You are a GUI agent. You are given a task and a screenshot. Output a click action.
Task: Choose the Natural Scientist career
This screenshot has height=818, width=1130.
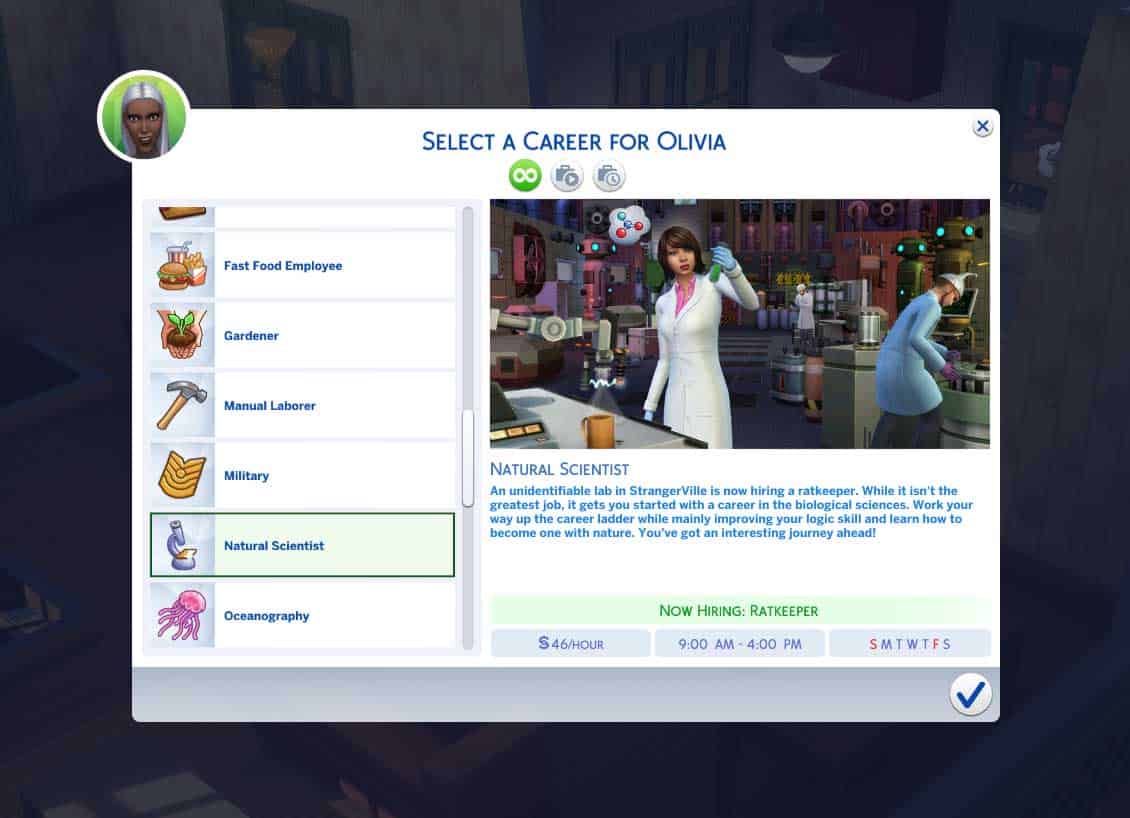point(302,546)
